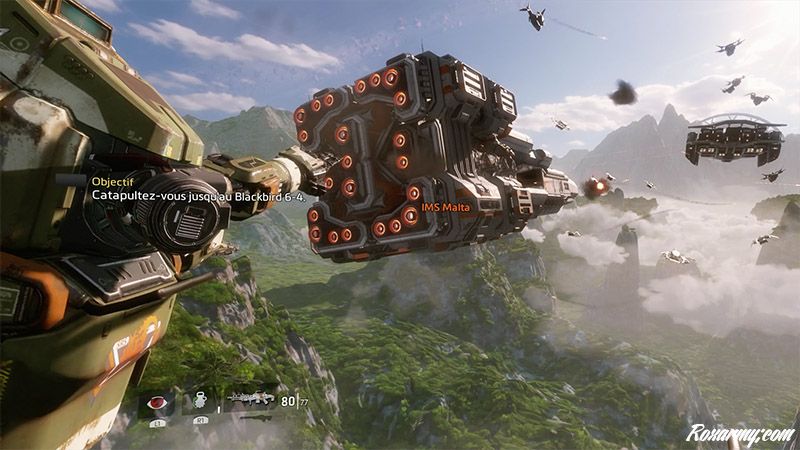
Task: Select the red eye tactical ability icon
Action: click(157, 403)
